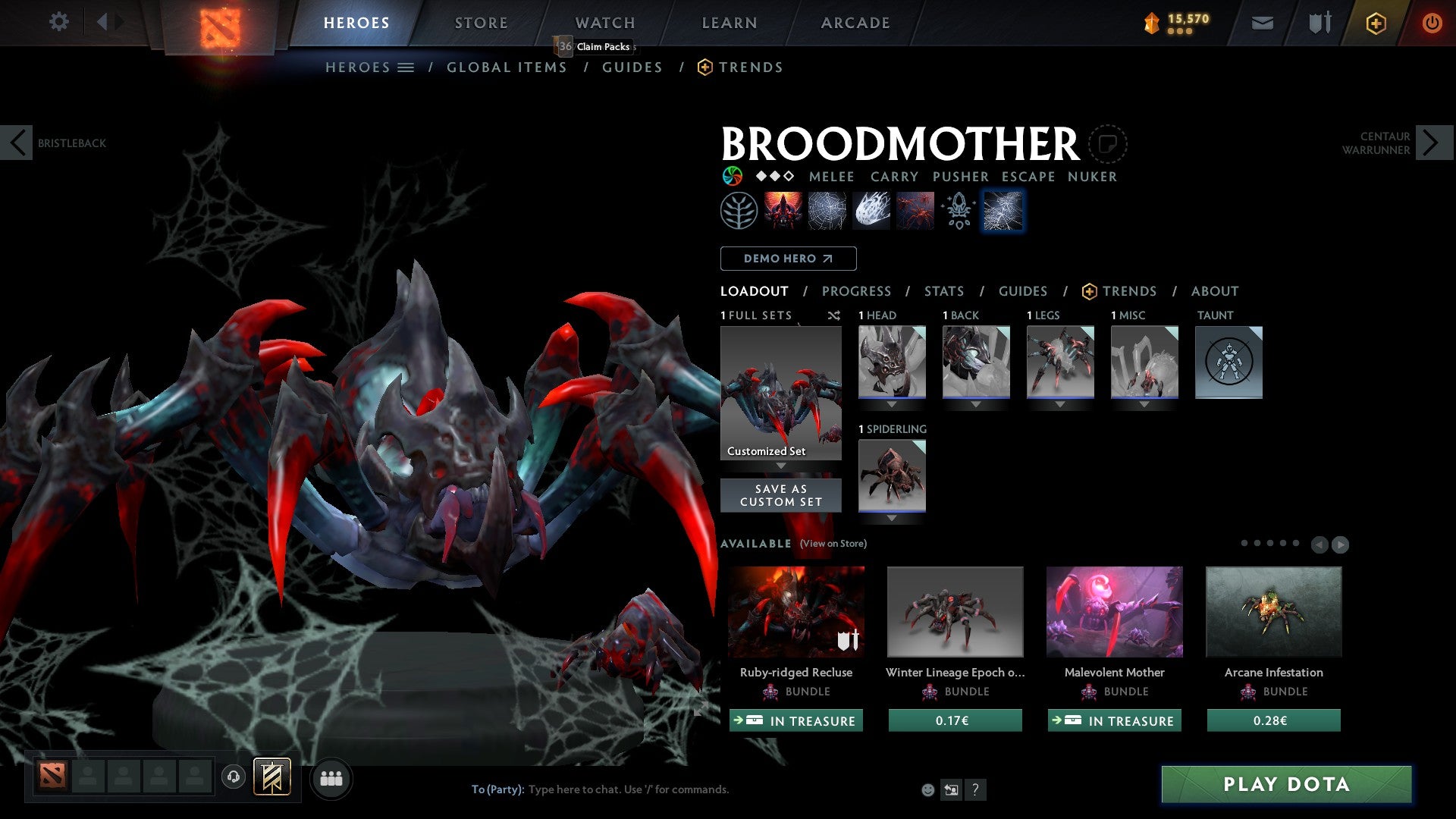Open next available sets page arrow

pyautogui.click(x=1341, y=544)
